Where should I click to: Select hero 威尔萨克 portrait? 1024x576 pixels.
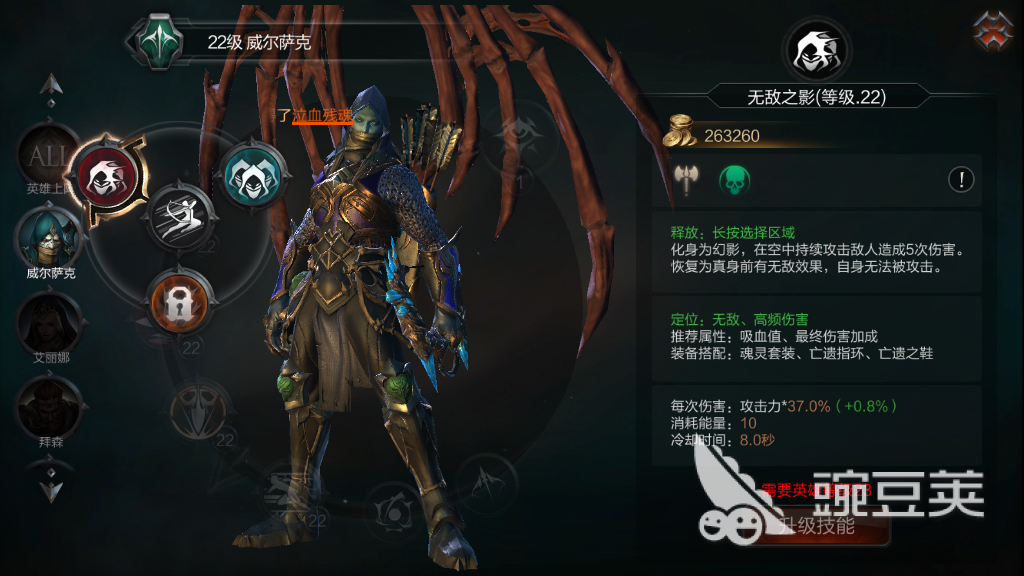click(49, 237)
